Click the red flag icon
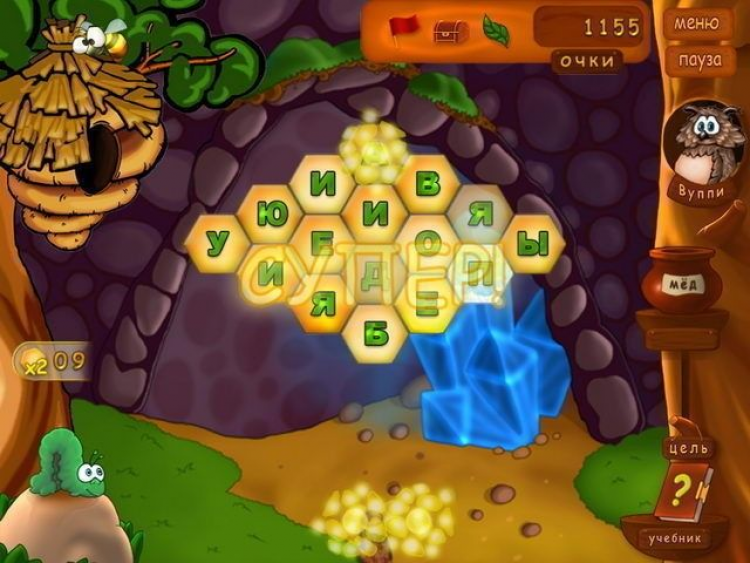The image size is (750, 563). click(405, 27)
